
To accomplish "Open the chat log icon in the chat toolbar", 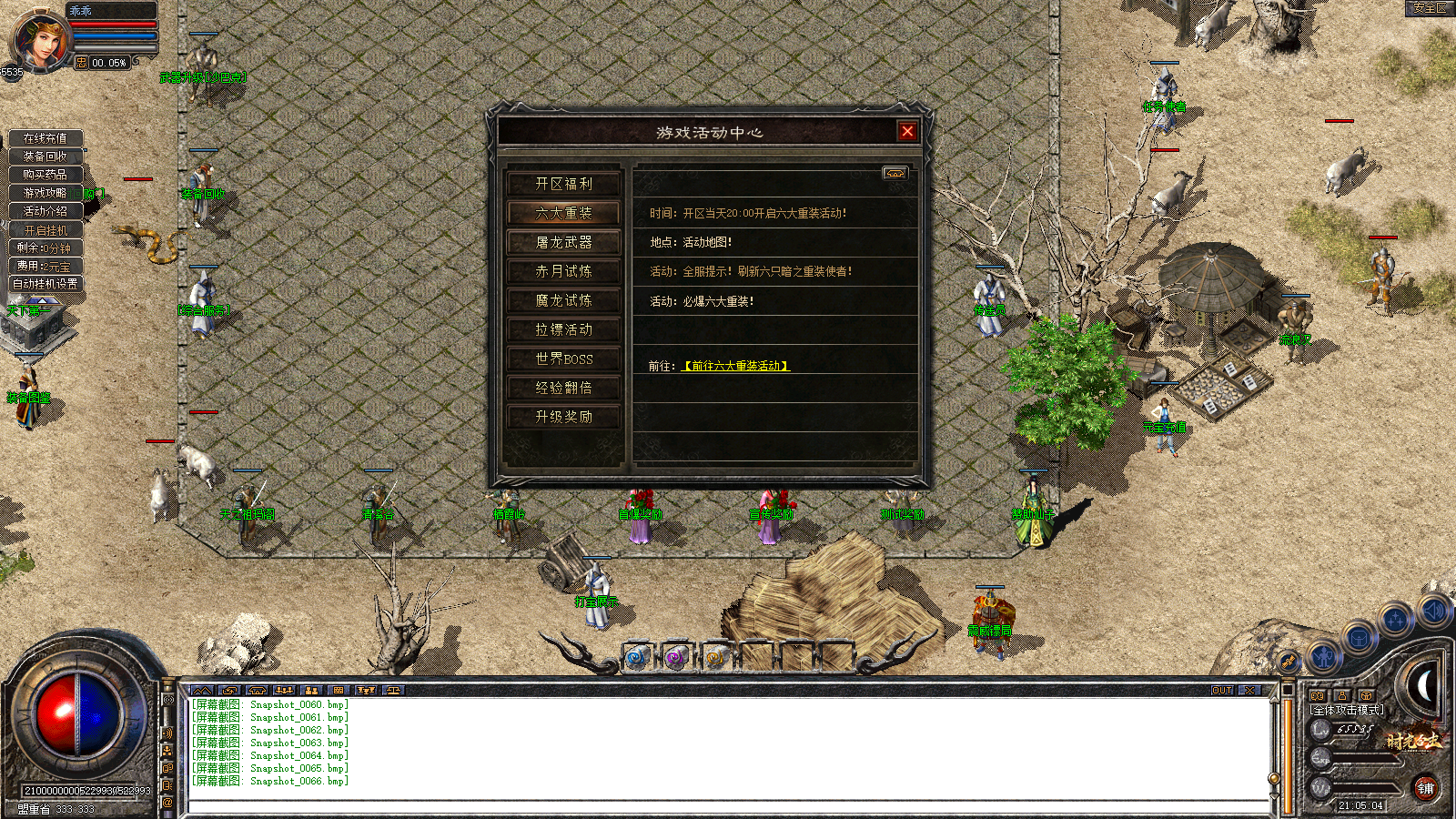I will pos(202,690).
